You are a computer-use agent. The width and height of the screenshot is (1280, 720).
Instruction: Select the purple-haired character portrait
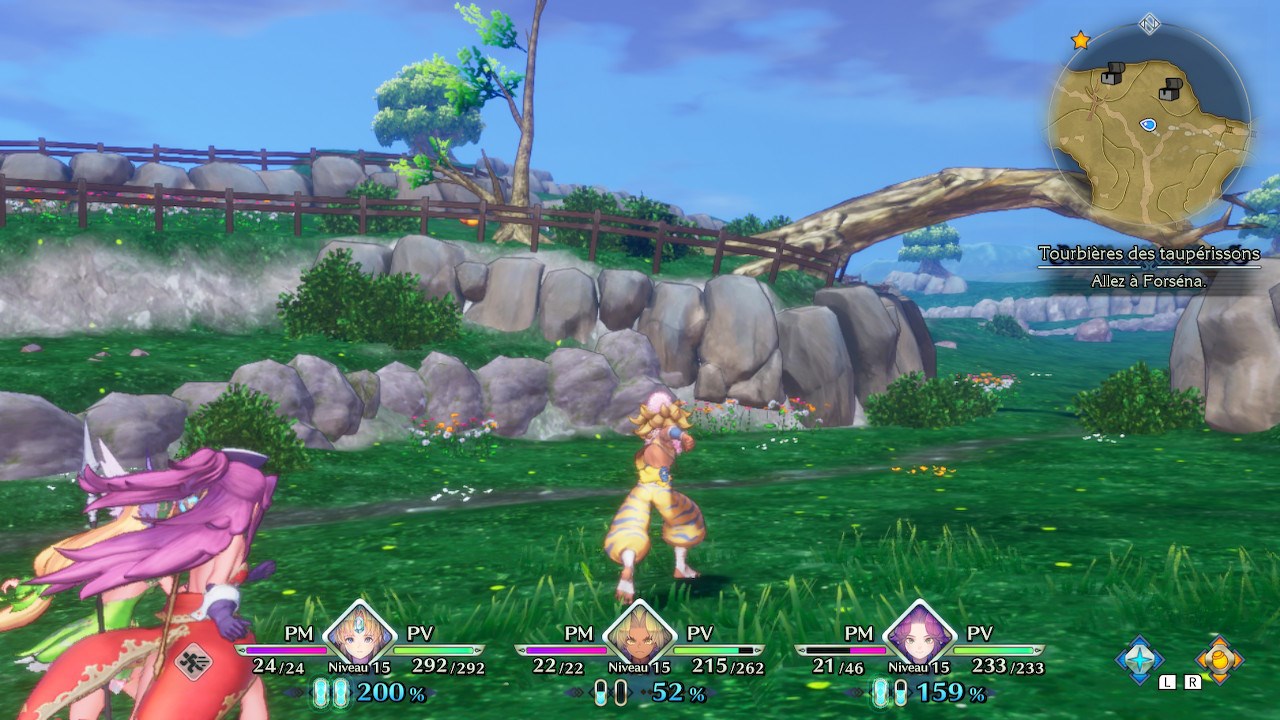(917, 631)
